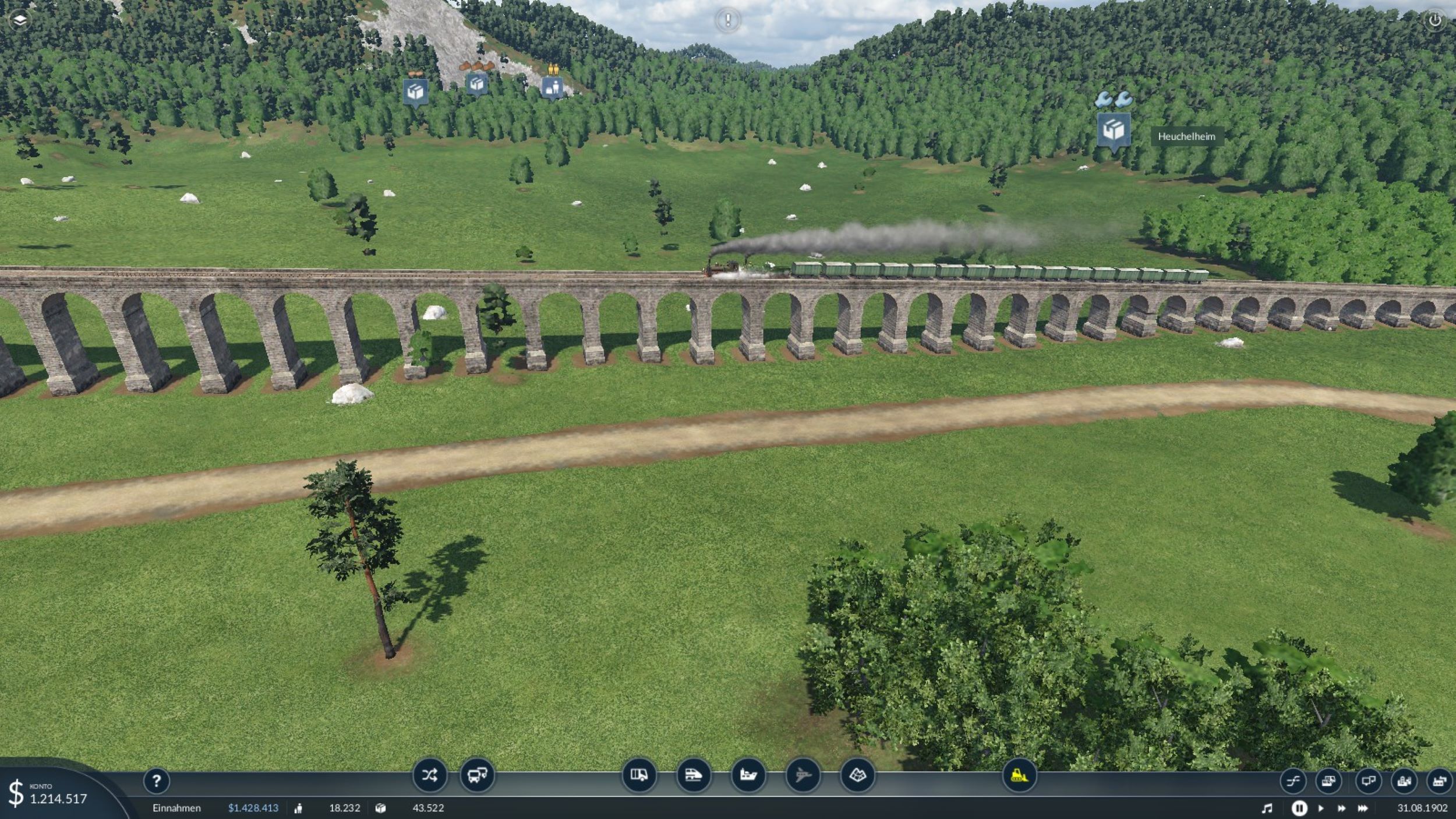Open the vehicle manager bus icon
Image resolution: width=1456 pixels, height=819 pixels.
point(477,775)
